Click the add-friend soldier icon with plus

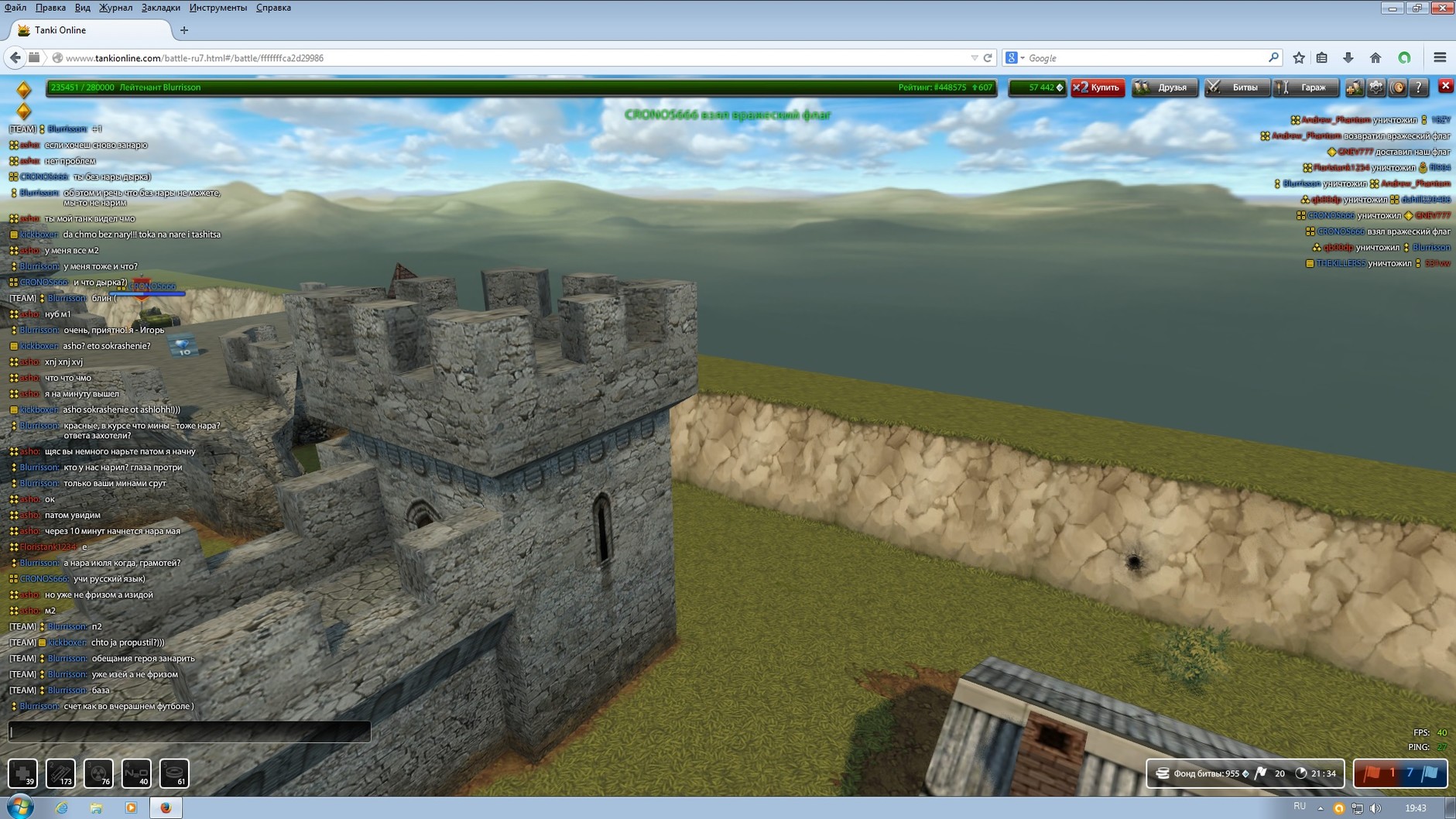pos(1354,87)
